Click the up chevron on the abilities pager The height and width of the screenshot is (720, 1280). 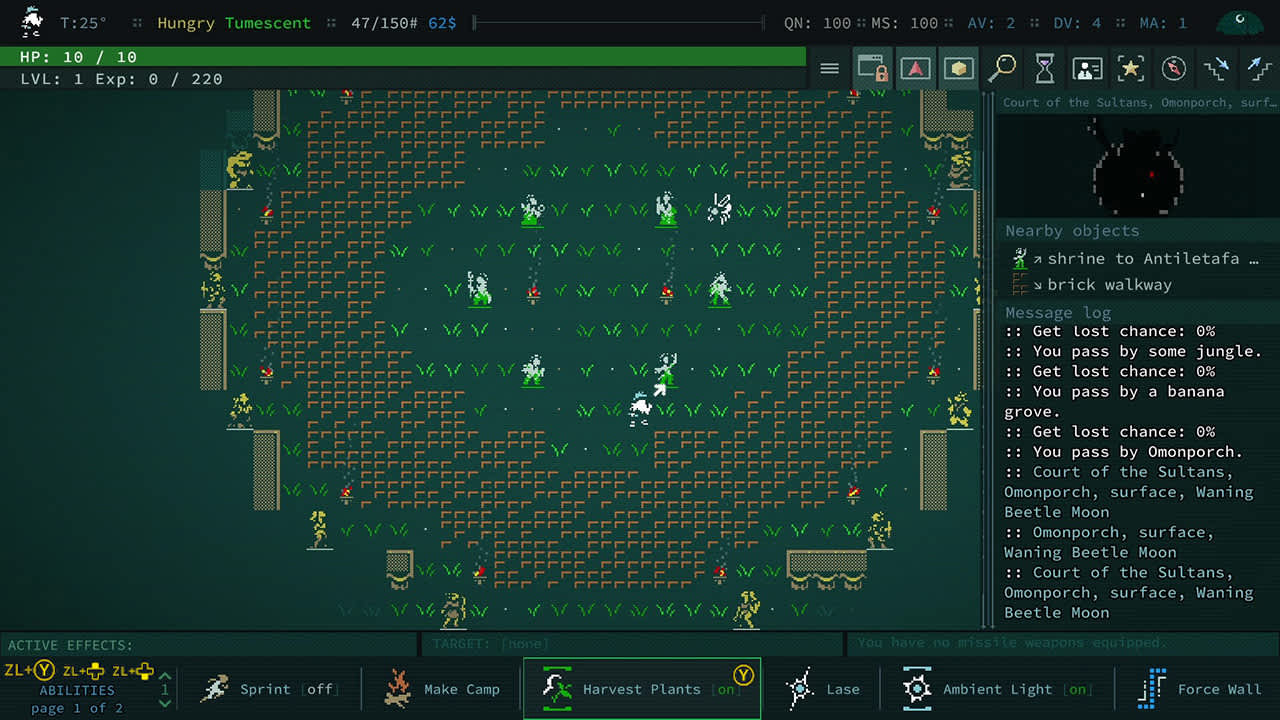tap(163, 676)
